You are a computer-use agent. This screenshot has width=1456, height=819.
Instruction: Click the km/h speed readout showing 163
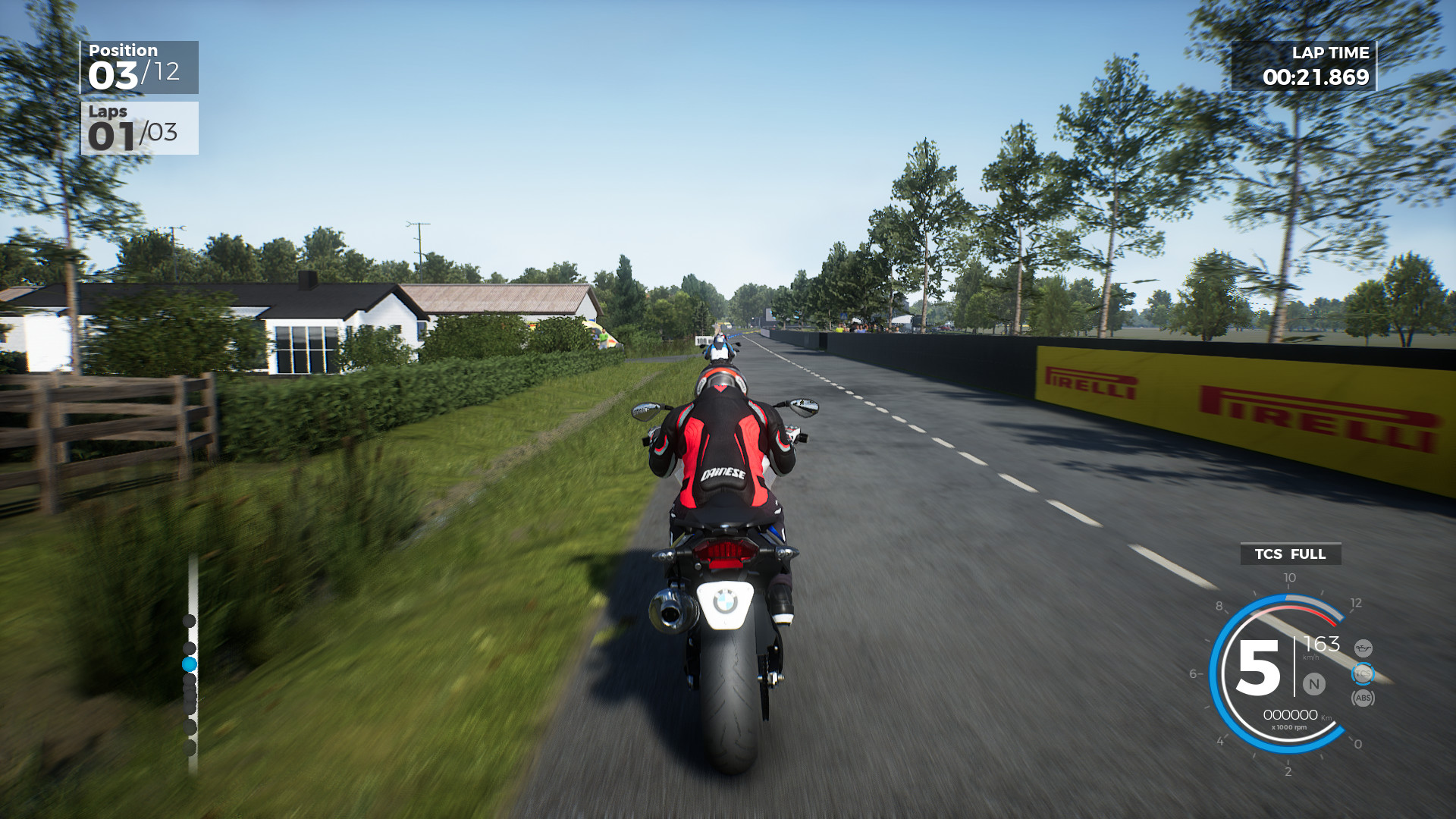[x=1322, y=645]
